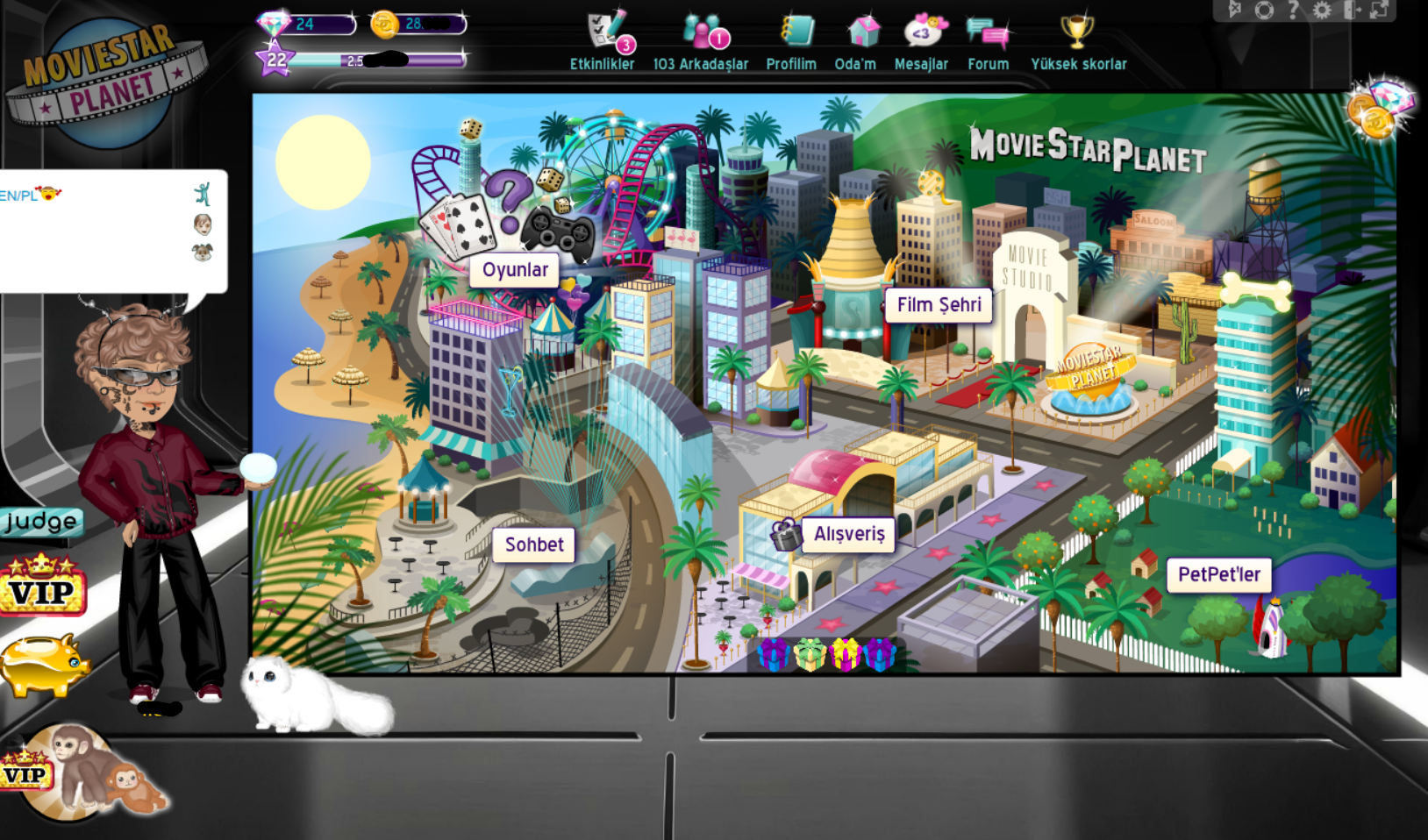Toggle sound with the muted speaker icon
Viewport: 1428px width, 840px height.
click(x=1235, y=11)
